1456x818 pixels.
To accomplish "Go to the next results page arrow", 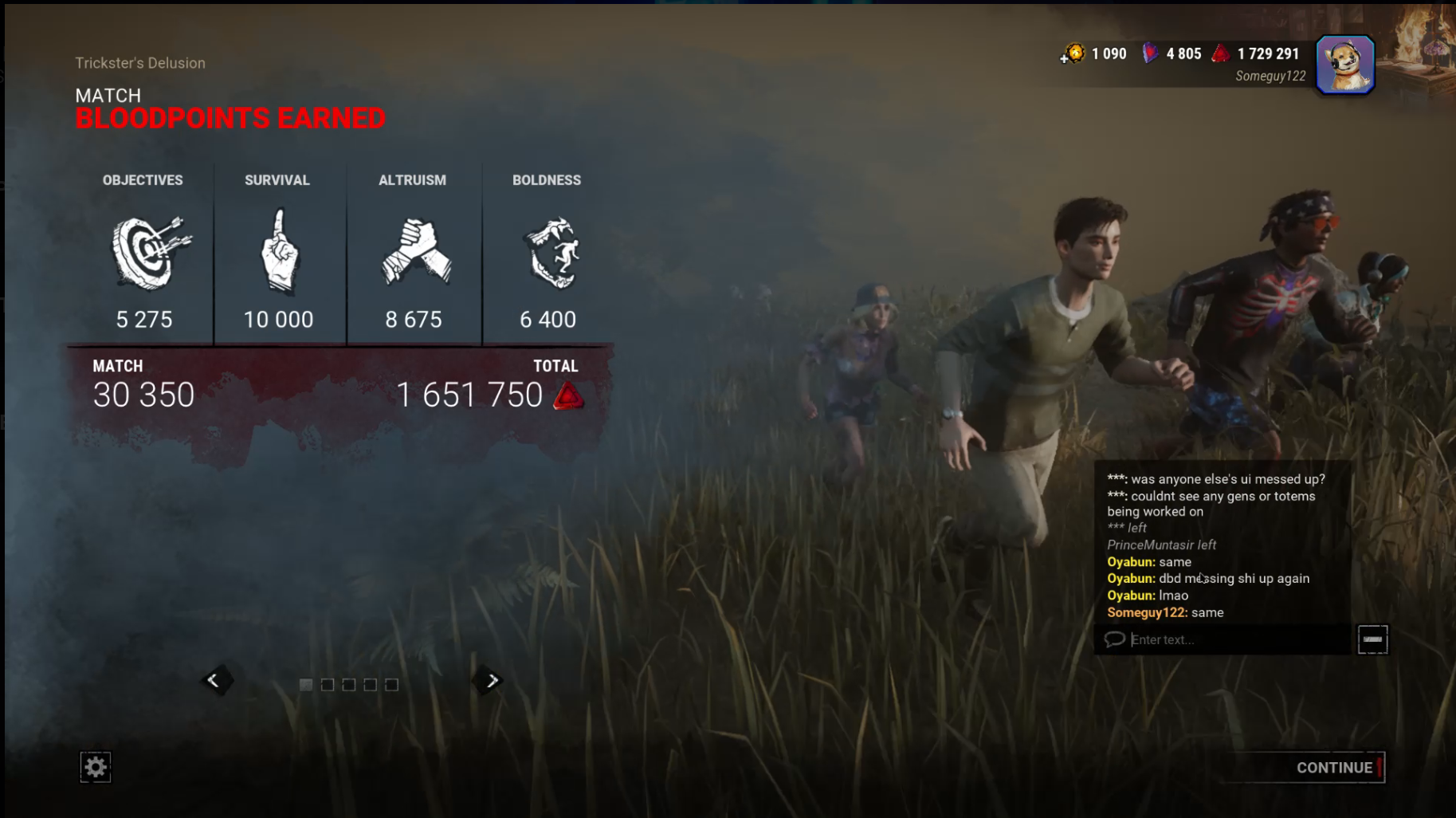I will click(x=492, y=681).
